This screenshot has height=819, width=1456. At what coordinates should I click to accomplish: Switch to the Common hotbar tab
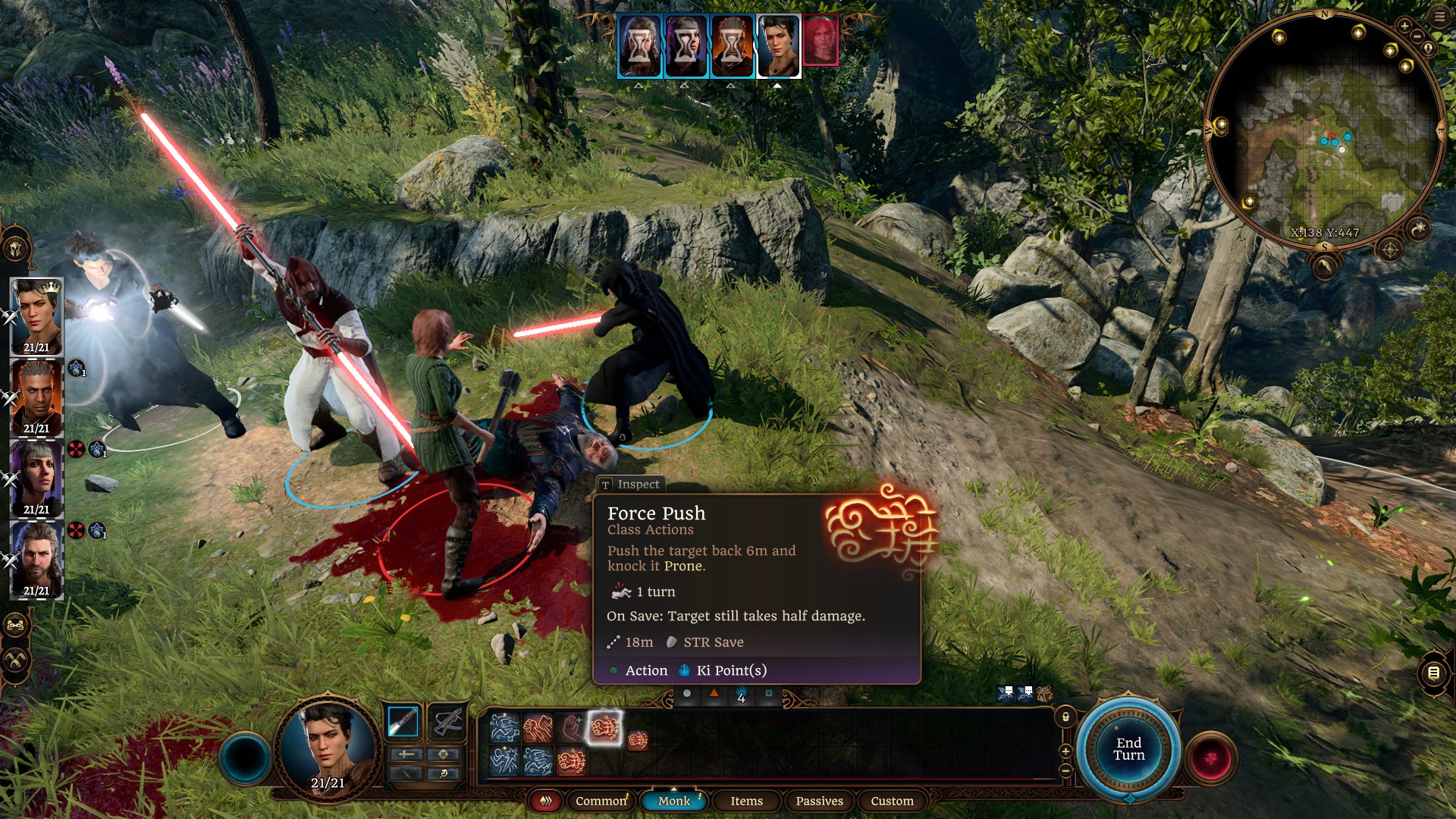coord(601,801)
